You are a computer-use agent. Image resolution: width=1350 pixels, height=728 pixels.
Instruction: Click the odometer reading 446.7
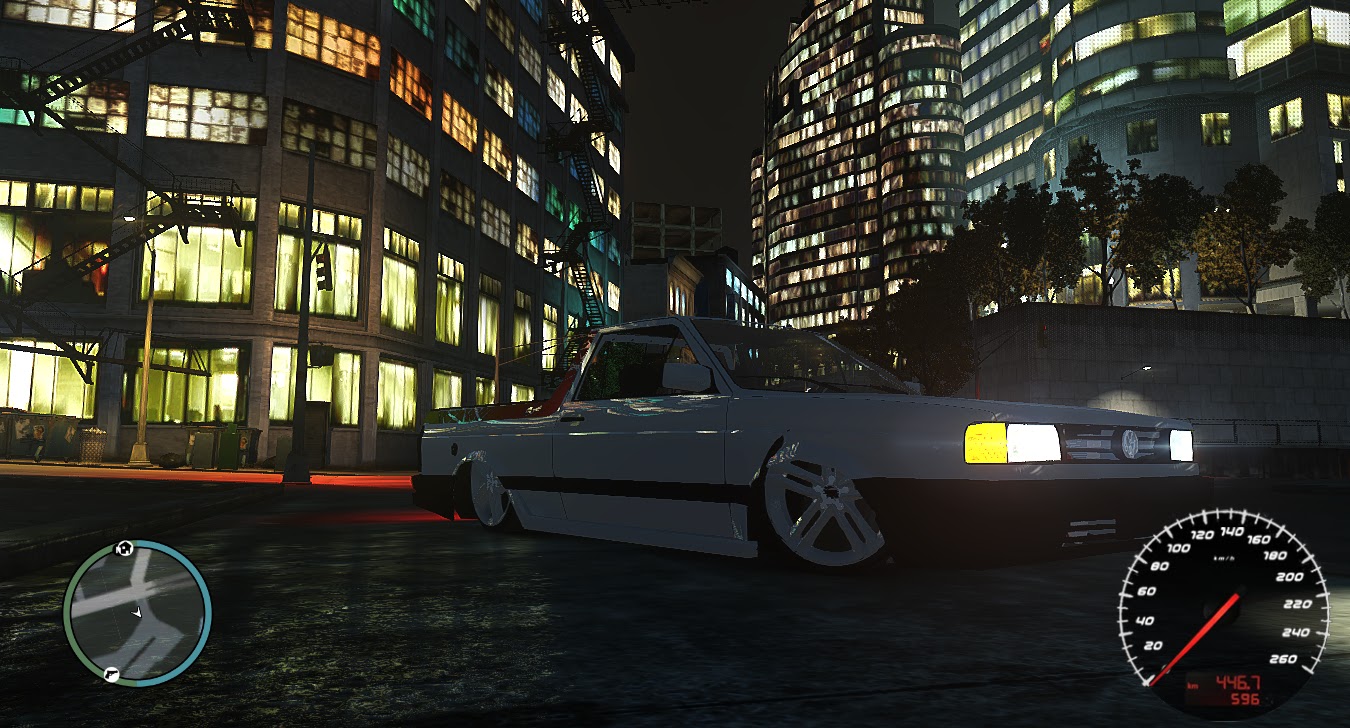1238,682
